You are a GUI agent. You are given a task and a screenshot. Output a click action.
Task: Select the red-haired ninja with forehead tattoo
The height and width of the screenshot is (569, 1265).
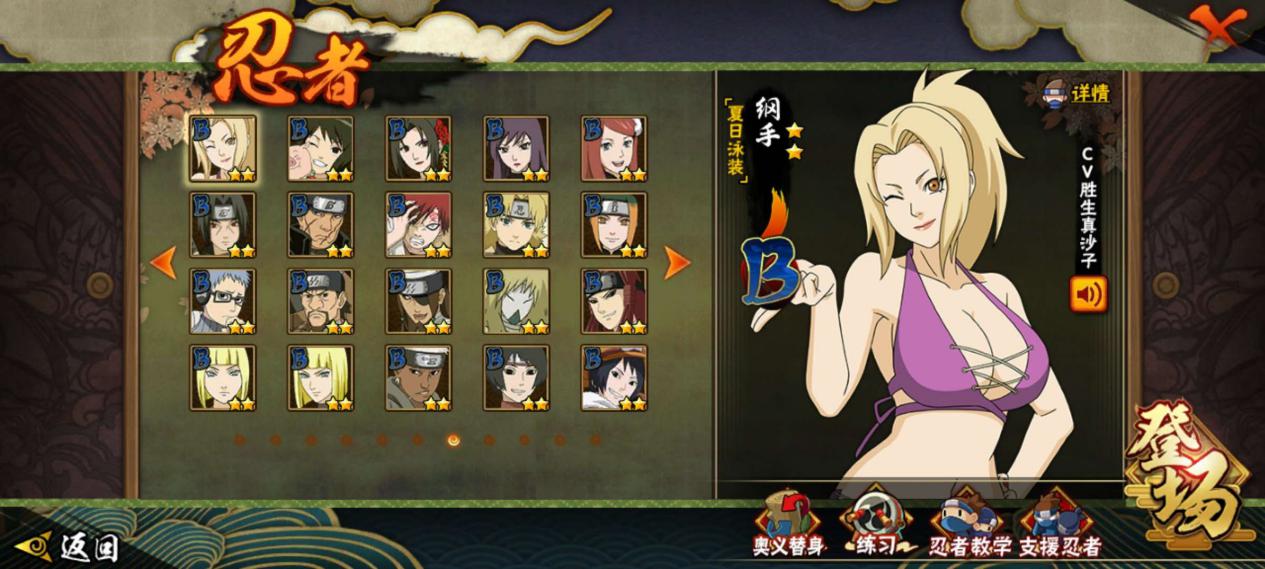[418, 225]
